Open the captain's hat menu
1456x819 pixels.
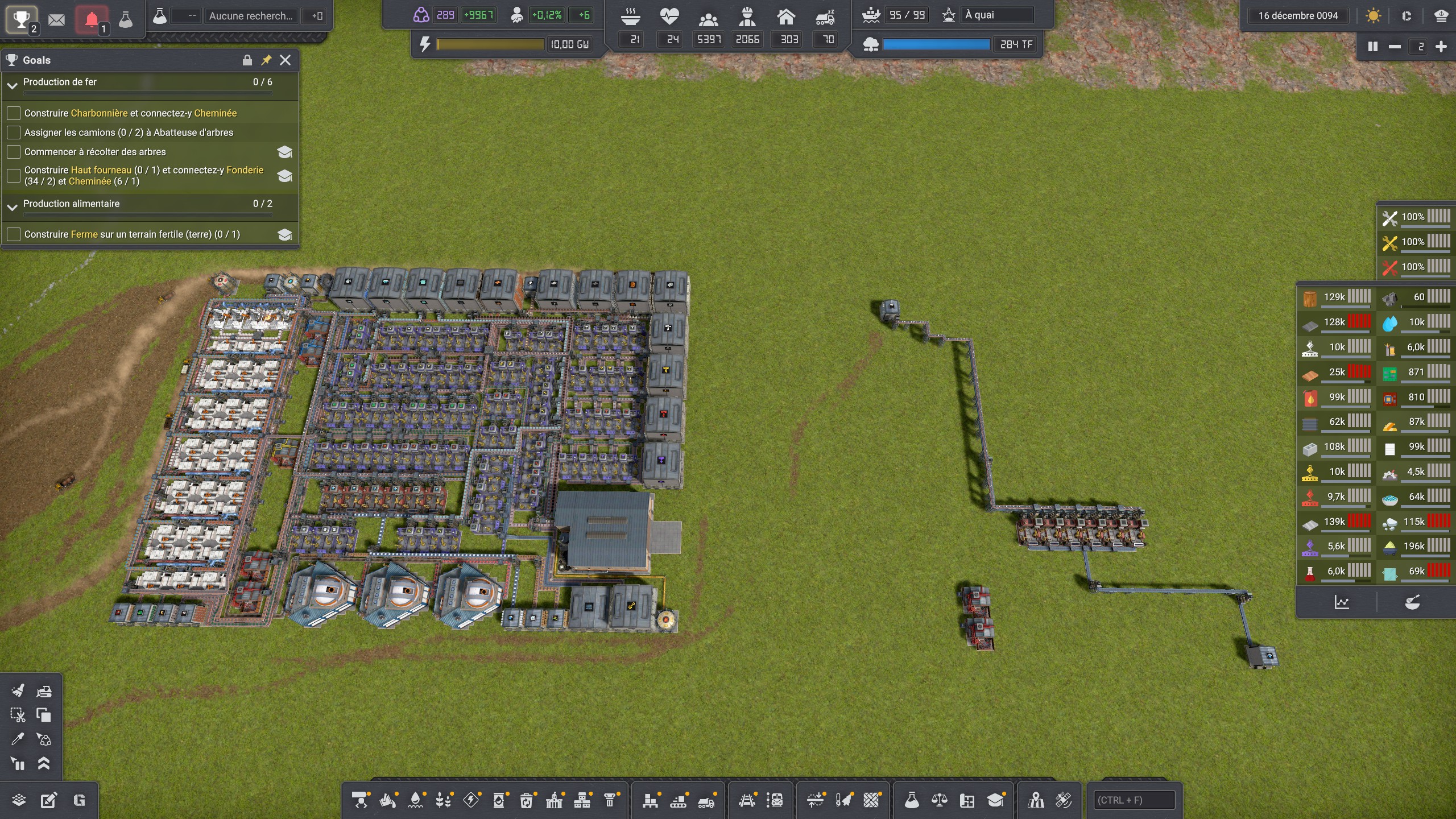pyautogui.click(x=1441, y=16)
